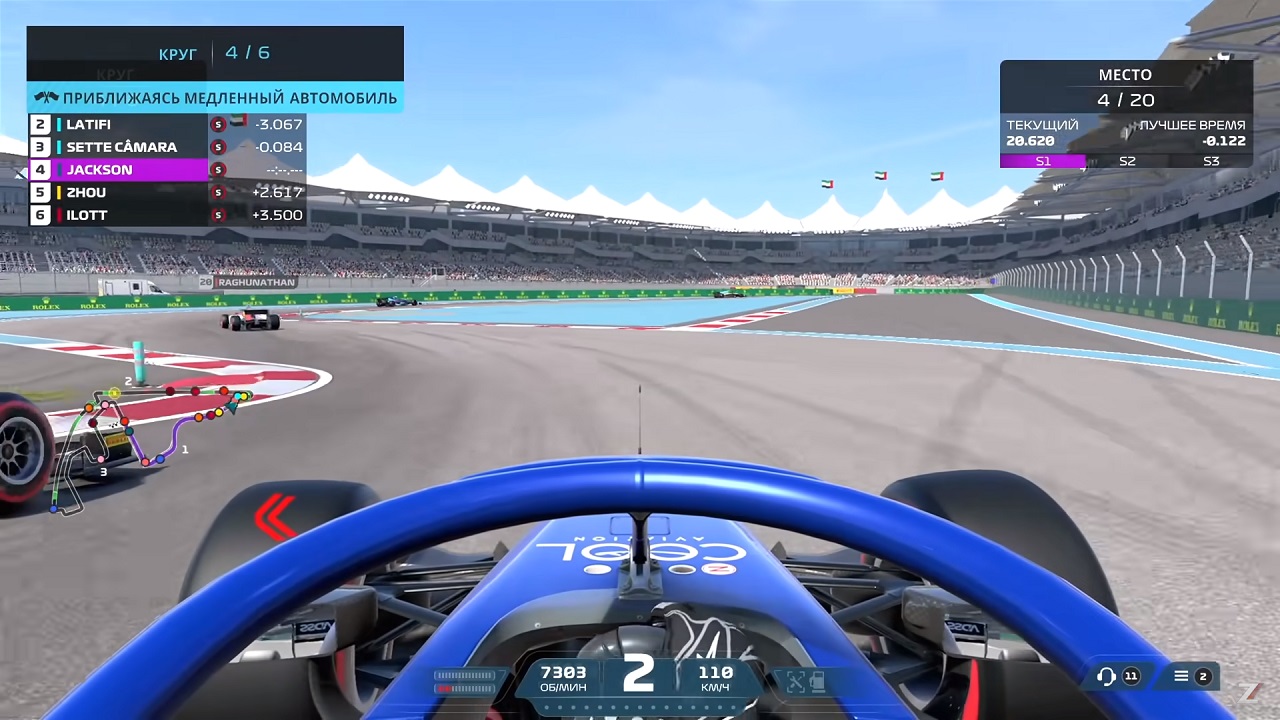The height and width of the screenshot is (720, 1280).
Task: Click the supersoft tyre icon next to LATIFI
Action: coord(218,124)
